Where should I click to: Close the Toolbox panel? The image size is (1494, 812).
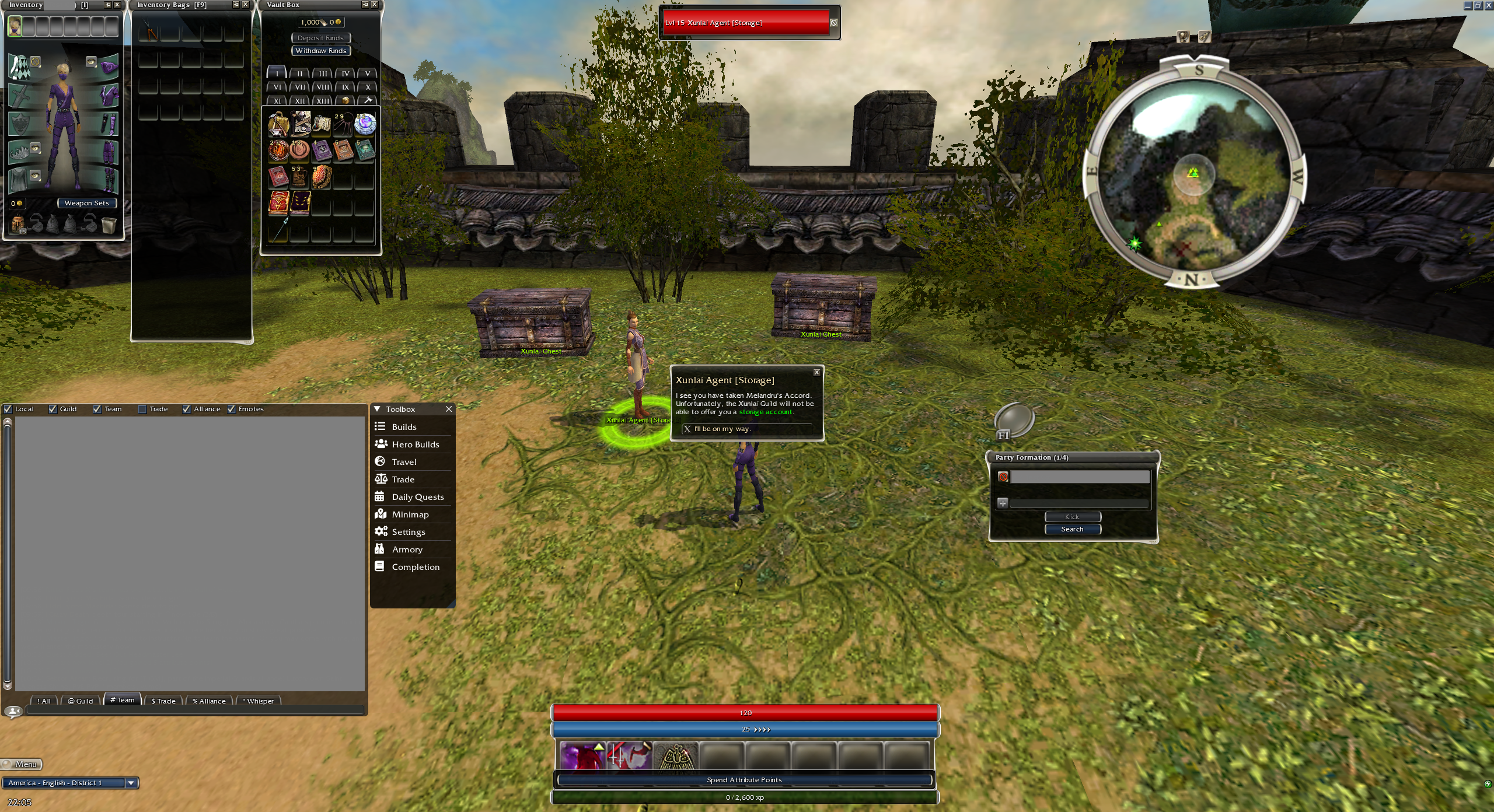(448, 409)
